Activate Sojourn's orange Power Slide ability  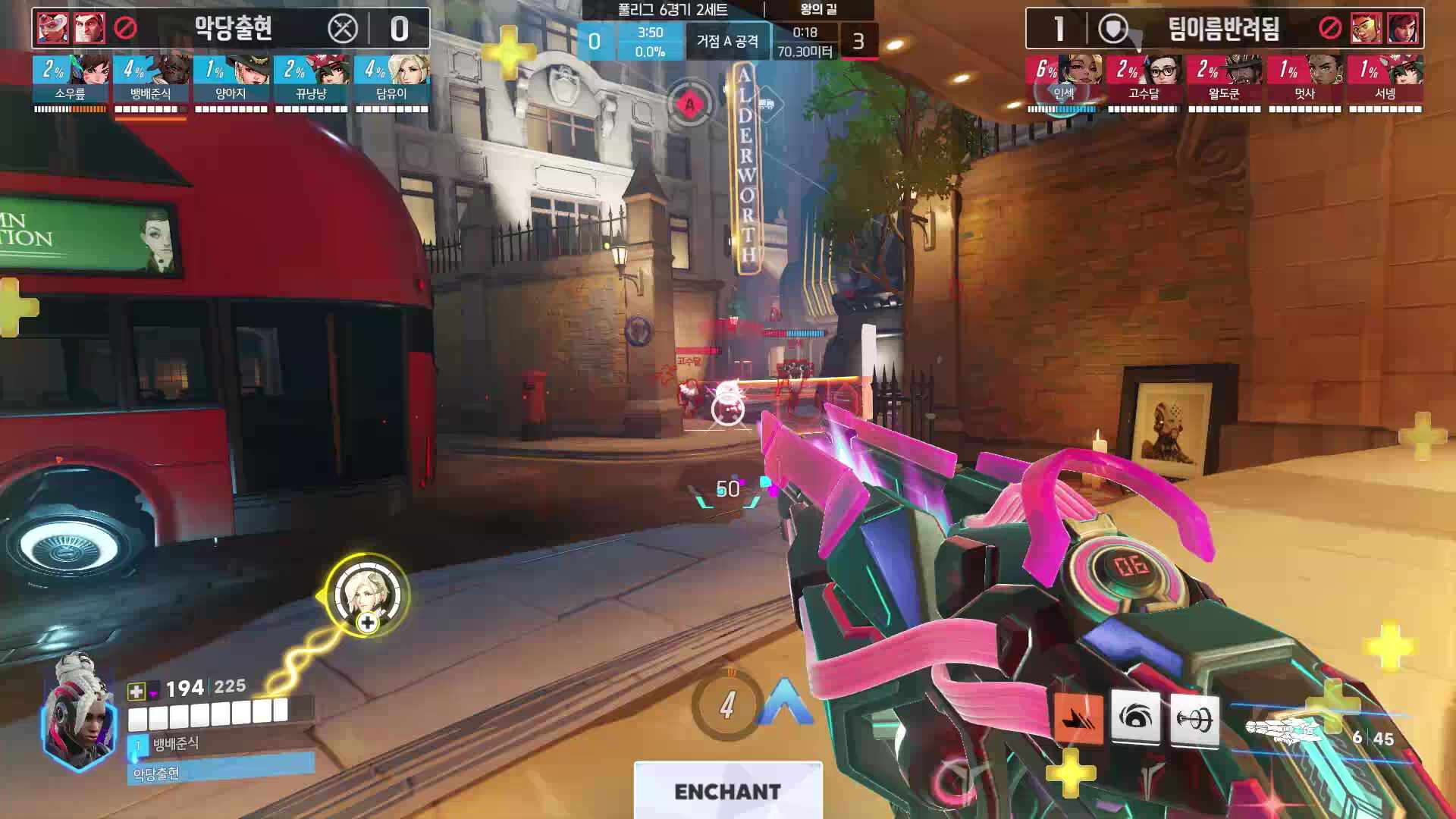[1078, 718]
